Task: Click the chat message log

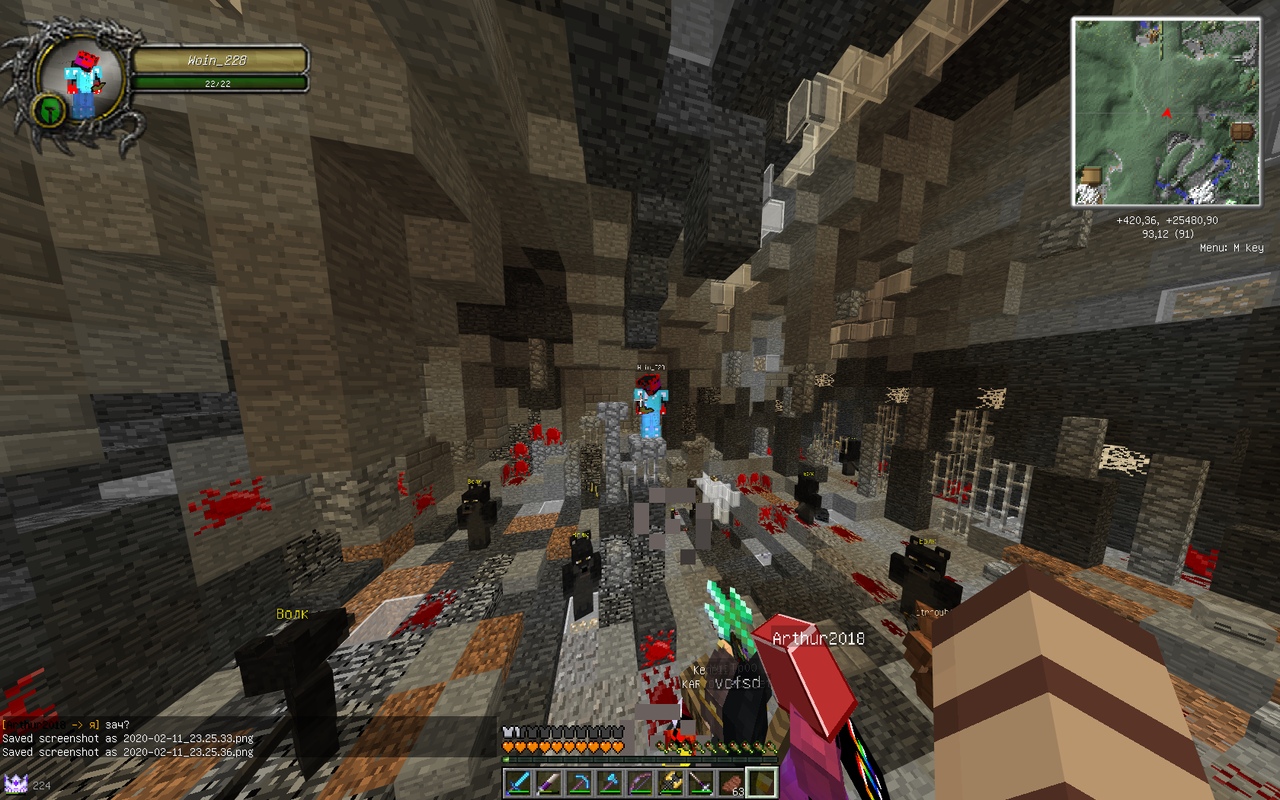Action: point(130,739)
